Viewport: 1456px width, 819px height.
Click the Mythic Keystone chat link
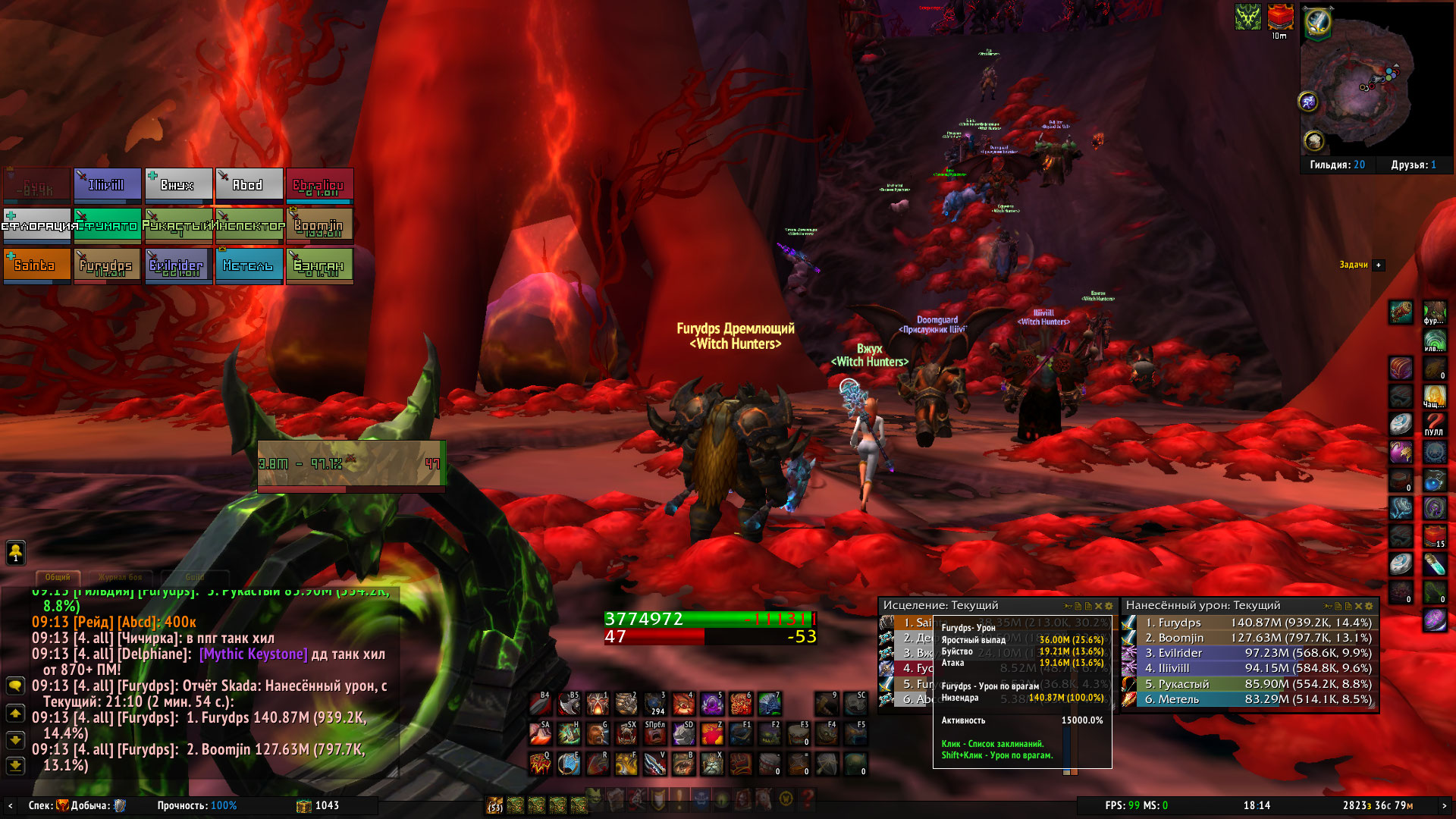coord(253,654)
